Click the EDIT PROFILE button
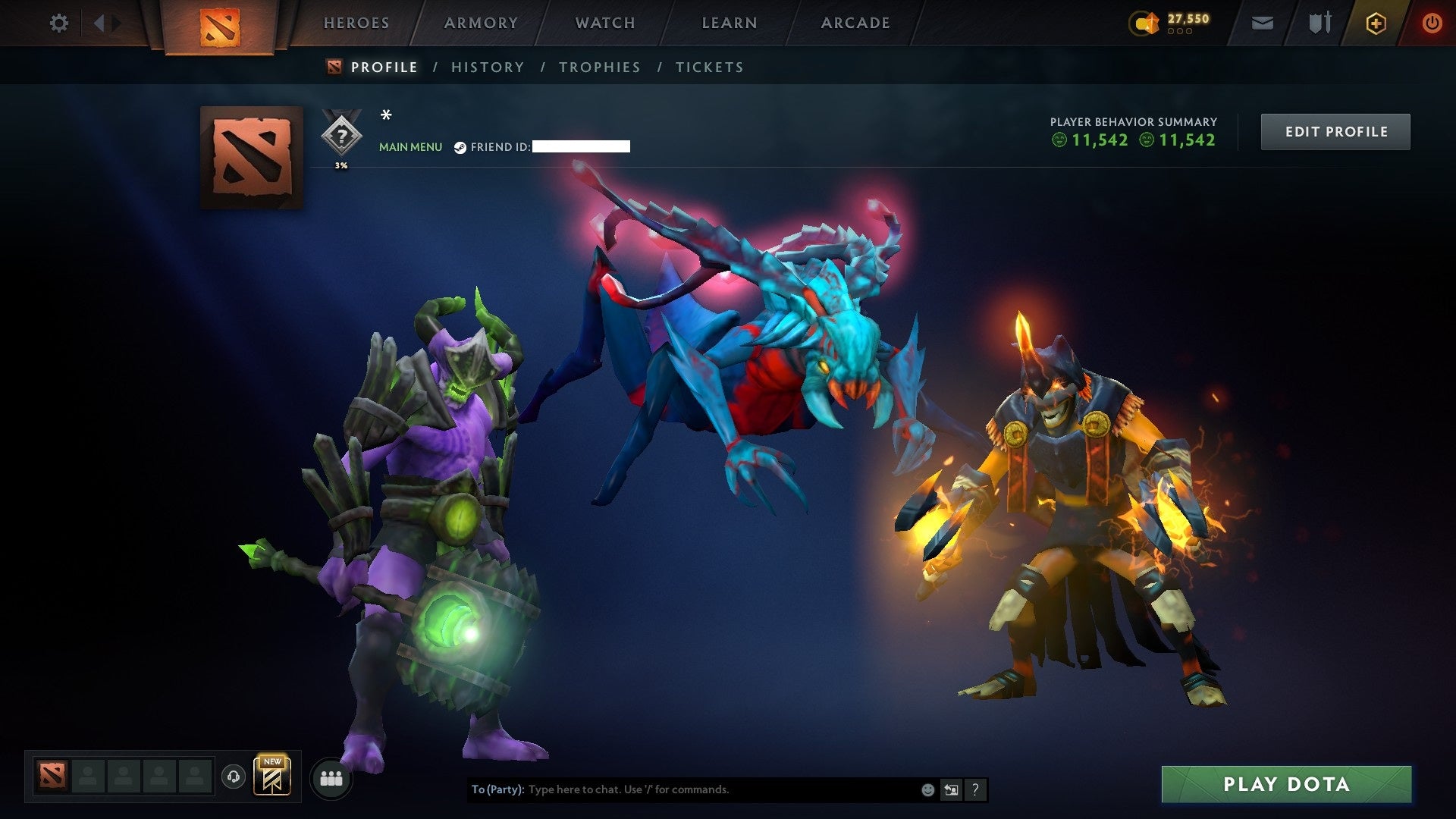 coord(1335,130)
